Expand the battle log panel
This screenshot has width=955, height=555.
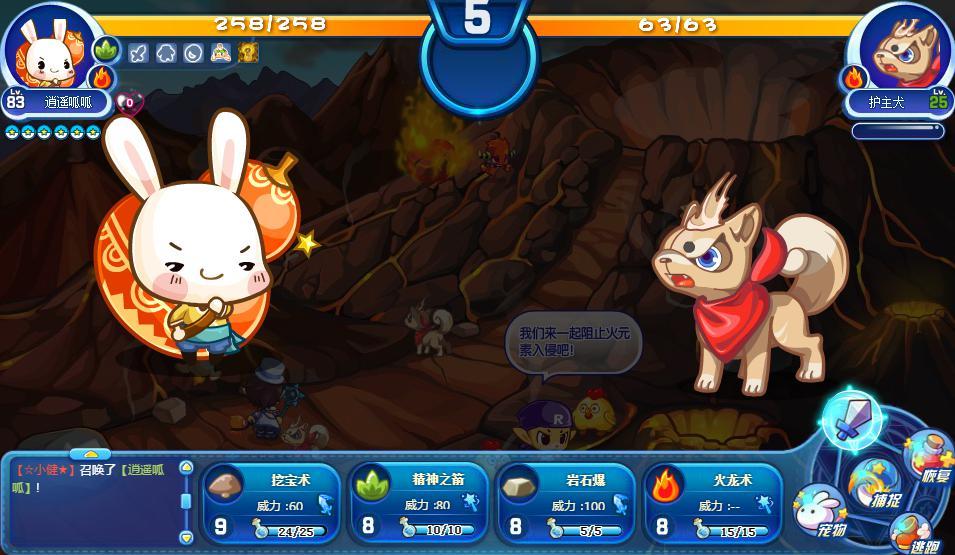(x=90, y=455)
